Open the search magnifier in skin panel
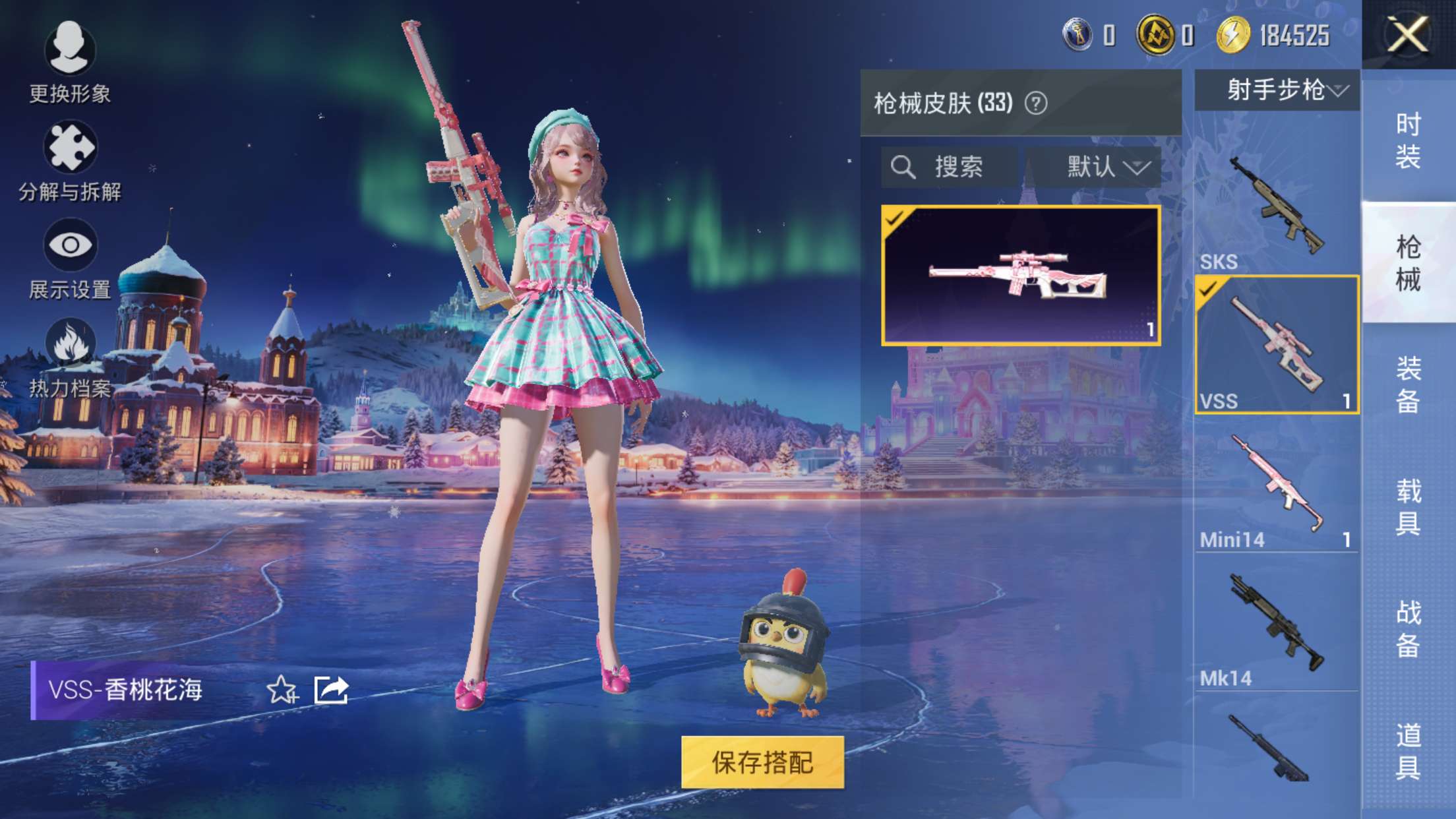Viewport: 1456px width, 819px height. click(905, 167)
